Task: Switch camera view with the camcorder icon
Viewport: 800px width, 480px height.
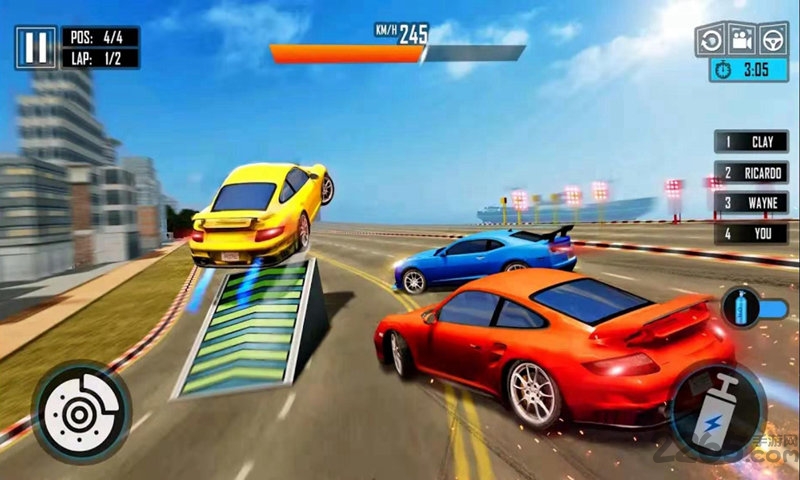Action: (741, 39)
